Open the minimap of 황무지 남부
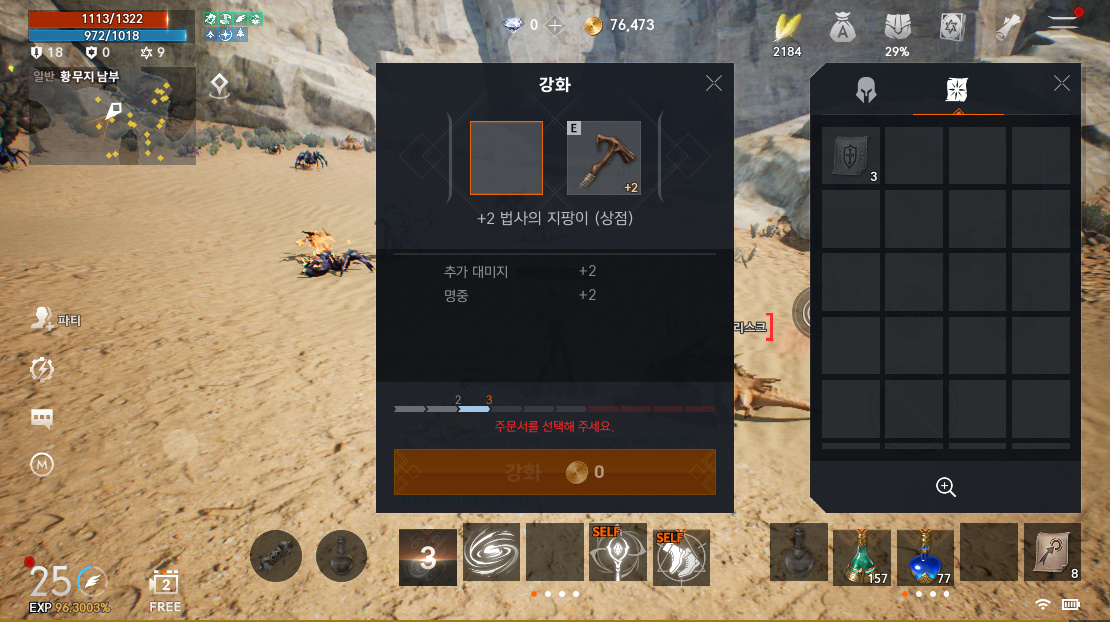 [x=112, y=115]
